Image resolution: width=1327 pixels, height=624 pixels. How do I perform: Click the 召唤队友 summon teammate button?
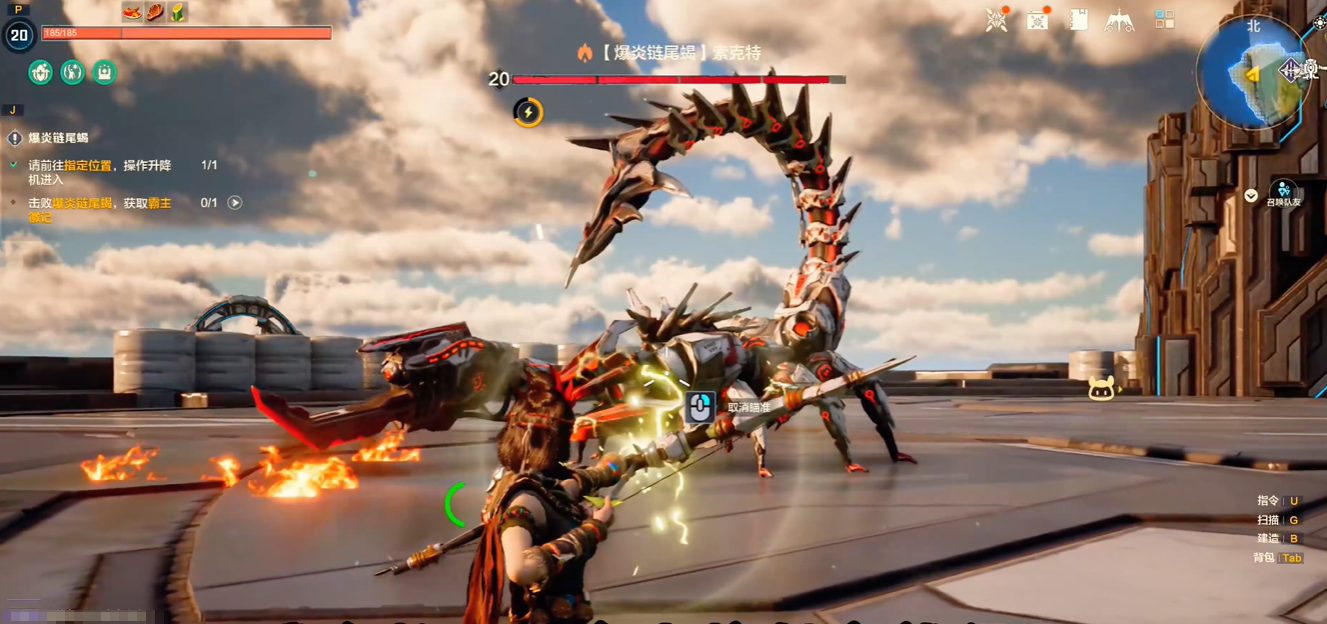1283,193
